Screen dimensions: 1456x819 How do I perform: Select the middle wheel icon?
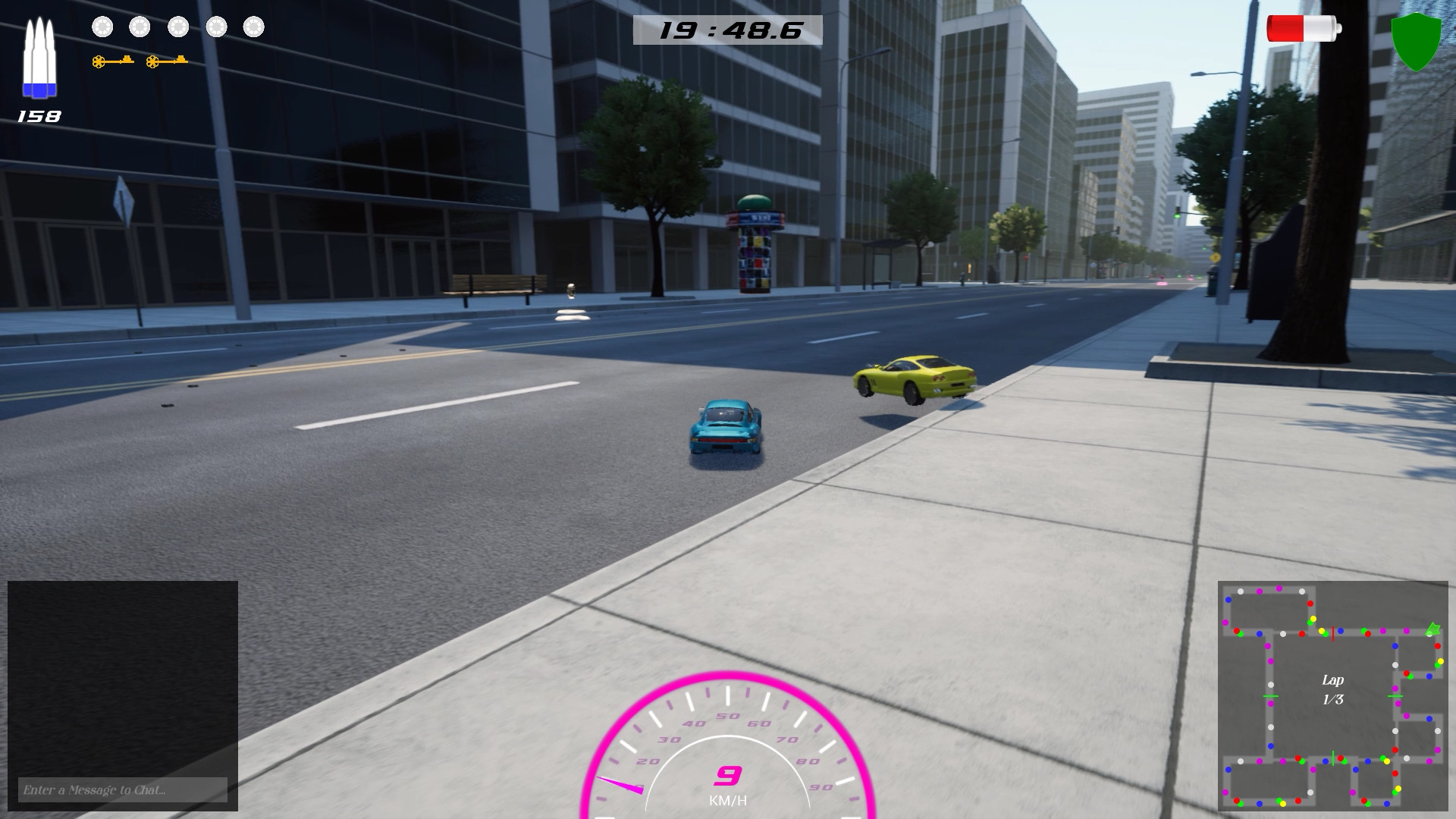(177, 28)
